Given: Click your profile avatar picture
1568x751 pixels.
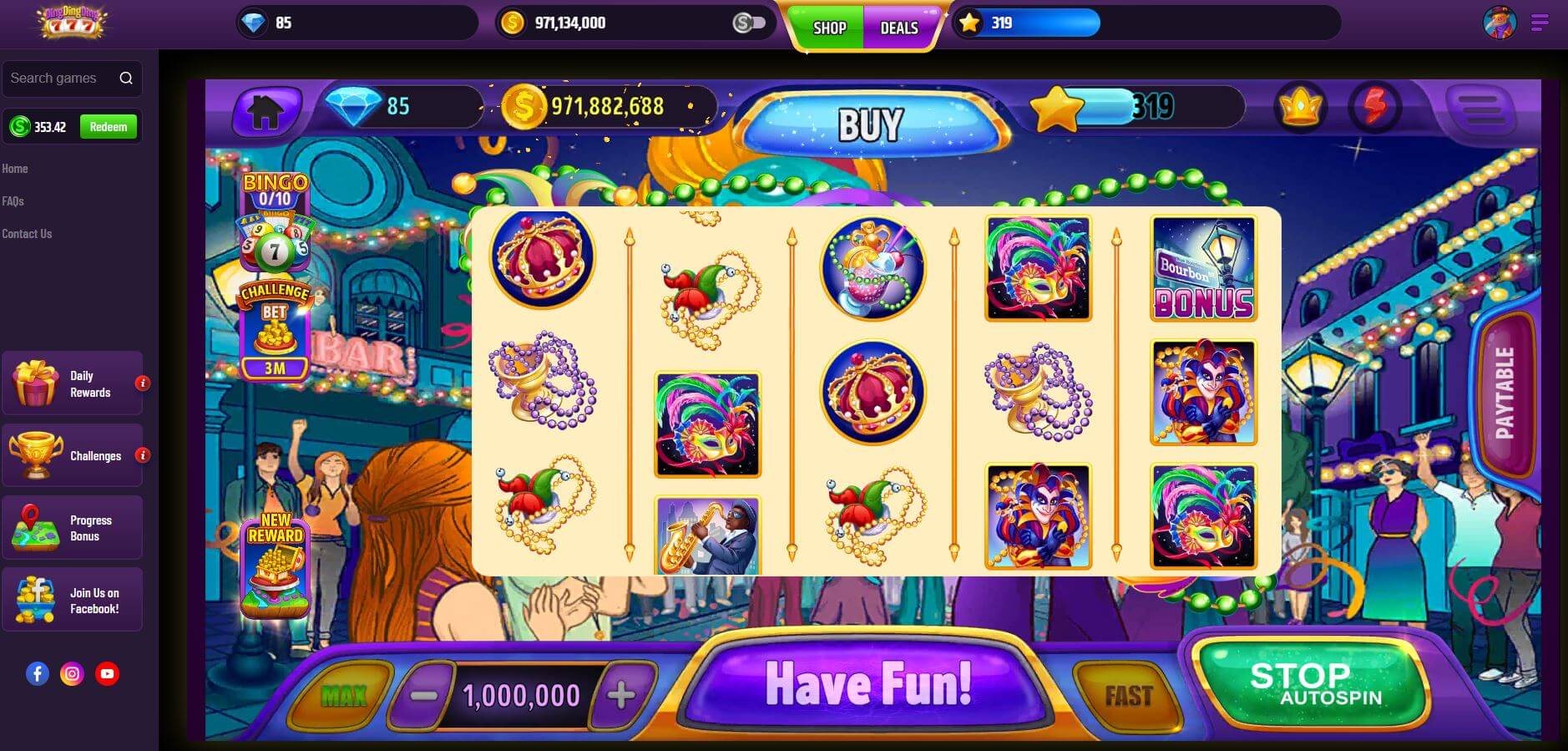Looking at the screenshot, I should 1498,23.
